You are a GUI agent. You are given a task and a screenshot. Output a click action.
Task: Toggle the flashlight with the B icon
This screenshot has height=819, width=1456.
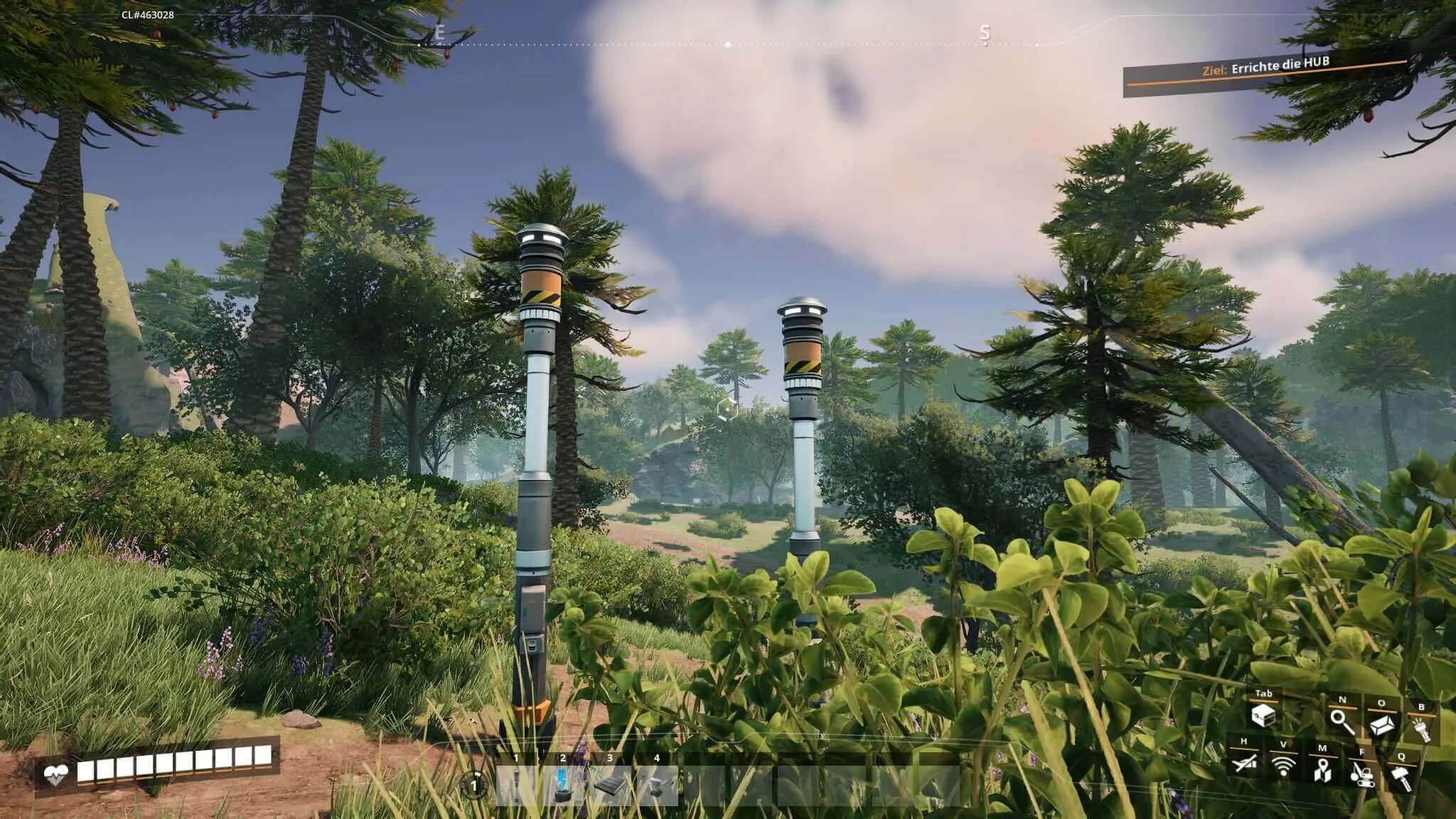point(1423,729)
